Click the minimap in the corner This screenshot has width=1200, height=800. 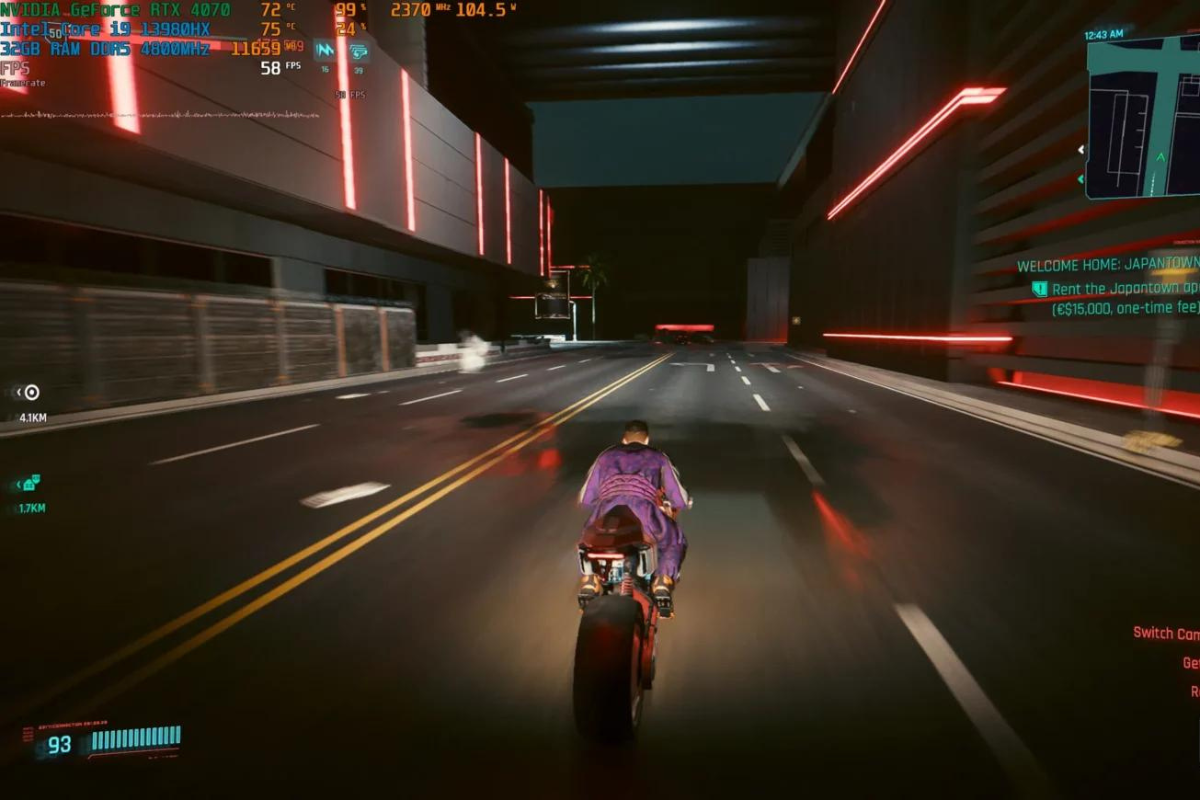[x=1142, y=116]
